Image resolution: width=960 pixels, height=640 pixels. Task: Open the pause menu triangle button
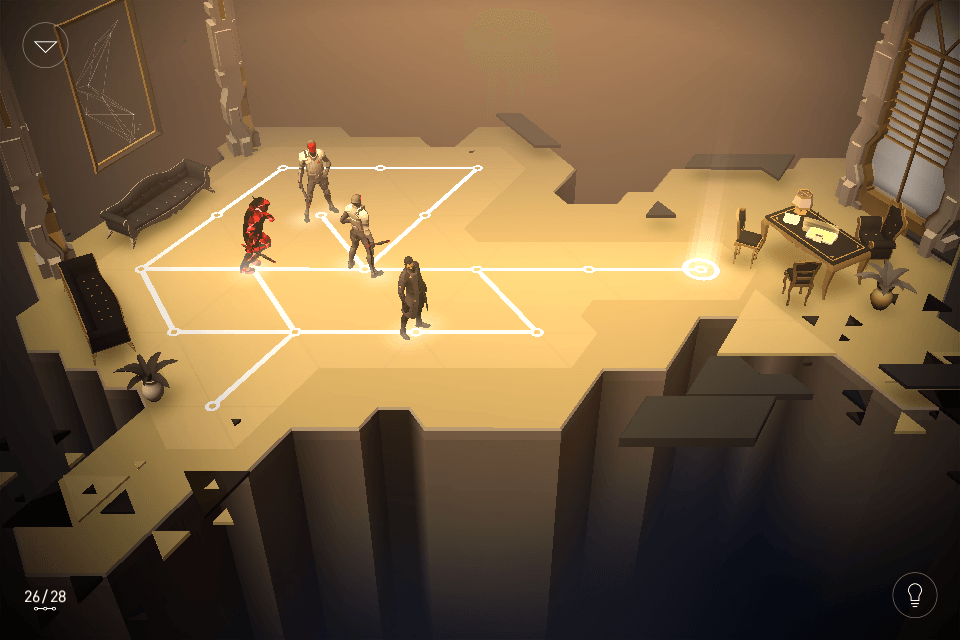[x=45, y=46]
